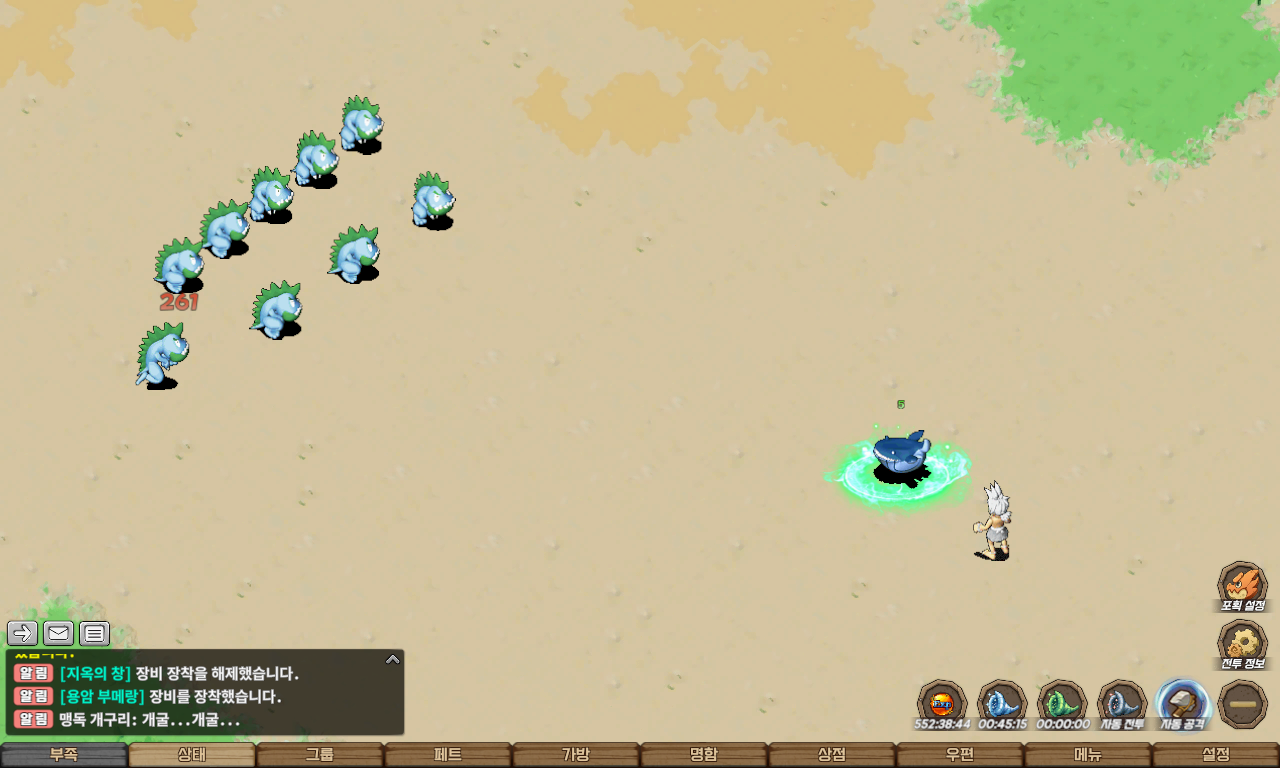Viewport: 1280px width, 768px height.
Task: Switch to the 상태 (status) tab
Action: tap(192, 755)
